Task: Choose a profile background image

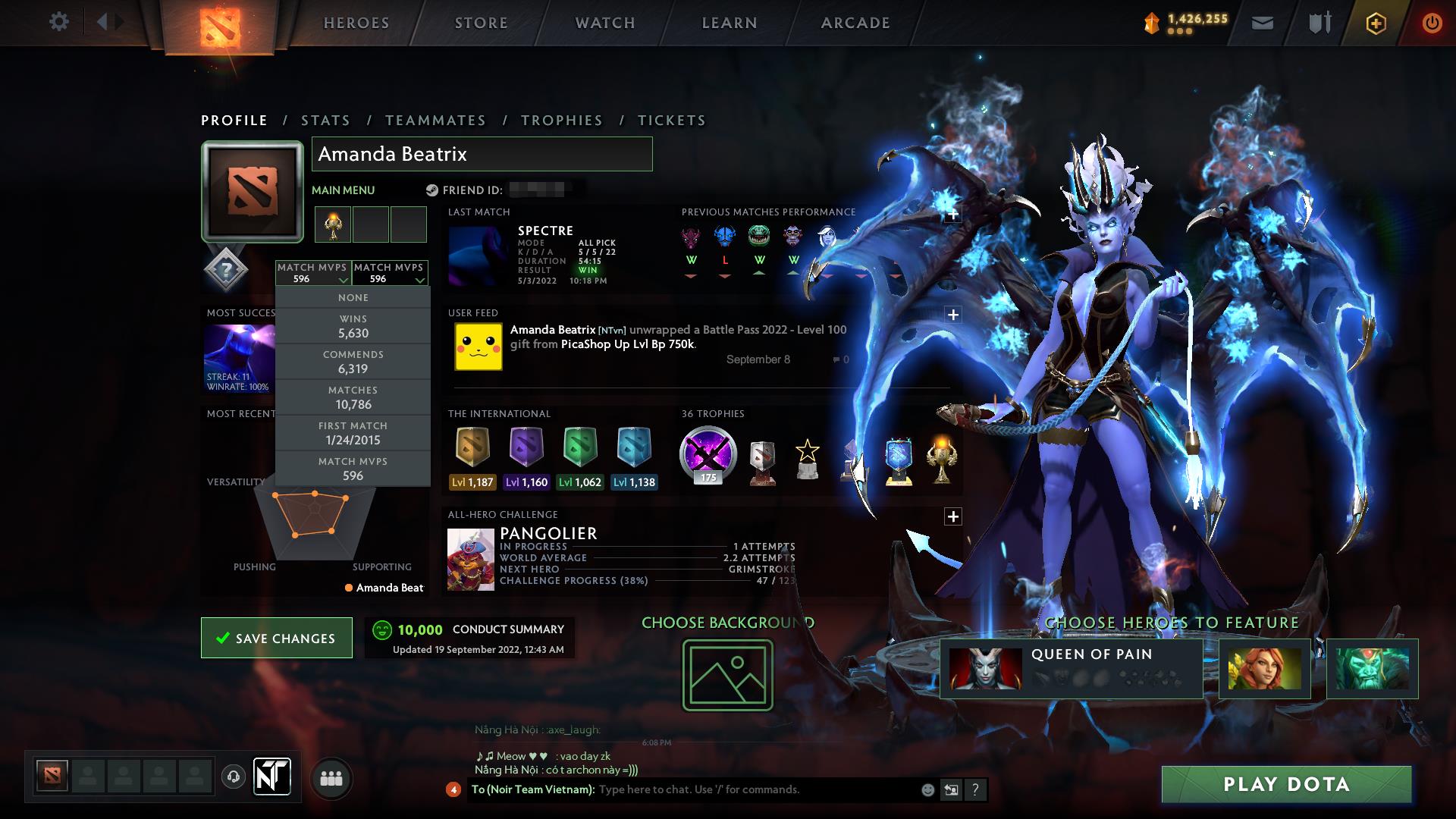Action: click(x=727, y=675)
